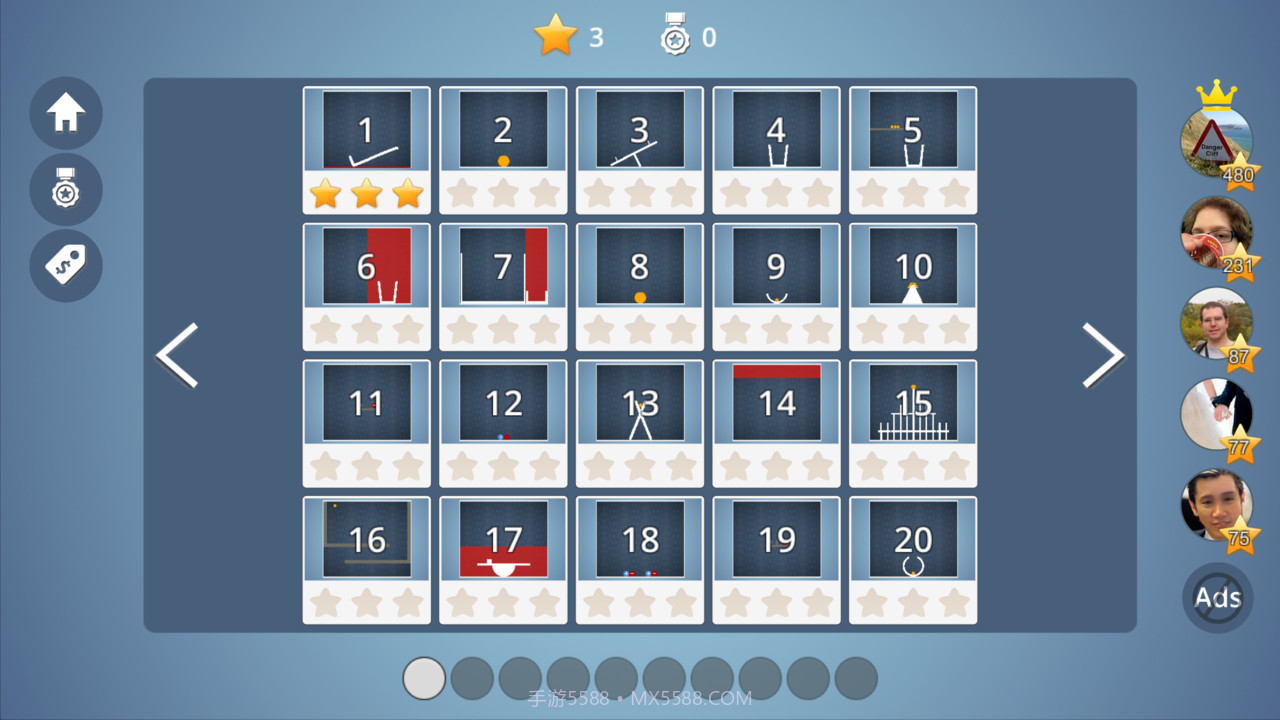
Task: Play level 10 with the white triangle
Action: pos(913,266)
